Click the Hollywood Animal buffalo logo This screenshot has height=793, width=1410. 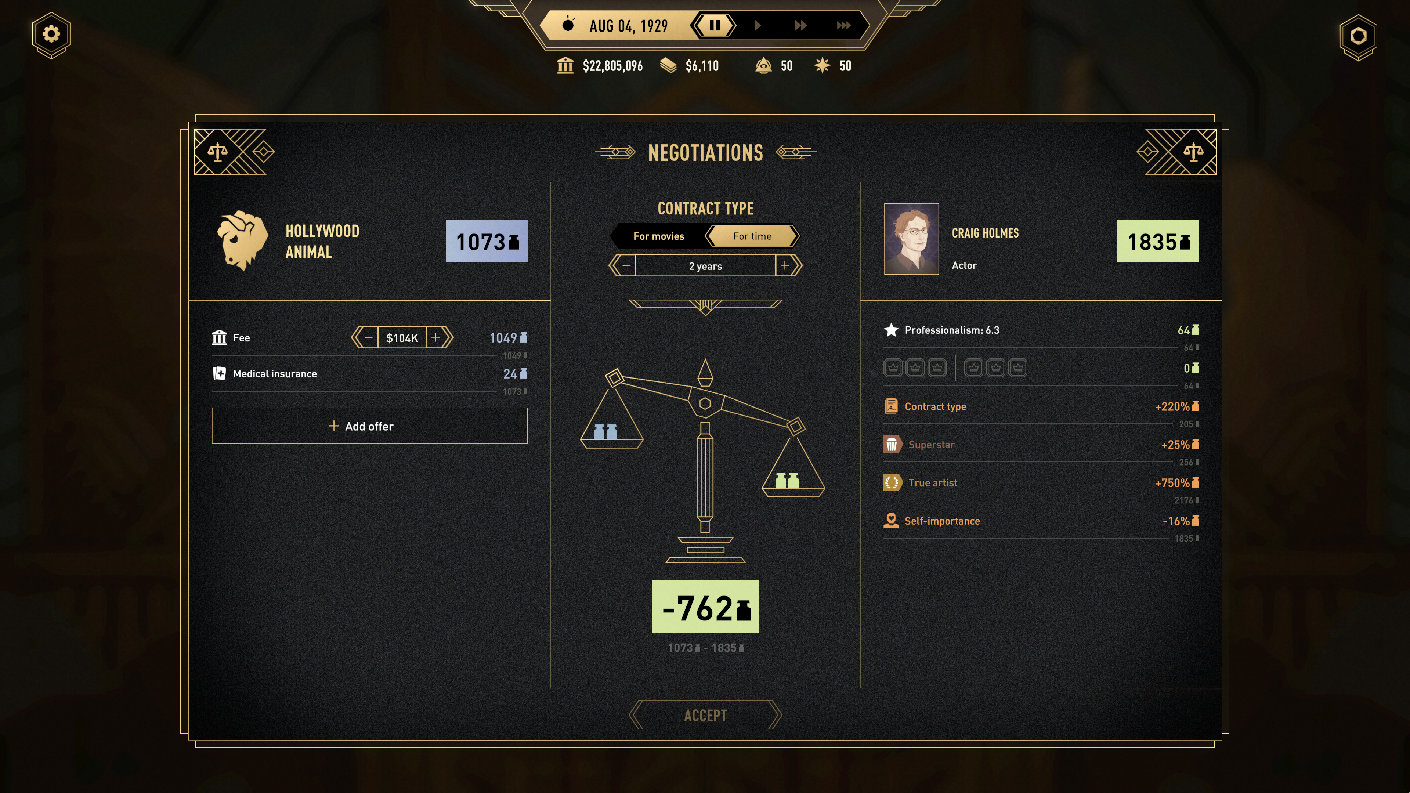tap(241, 240)
